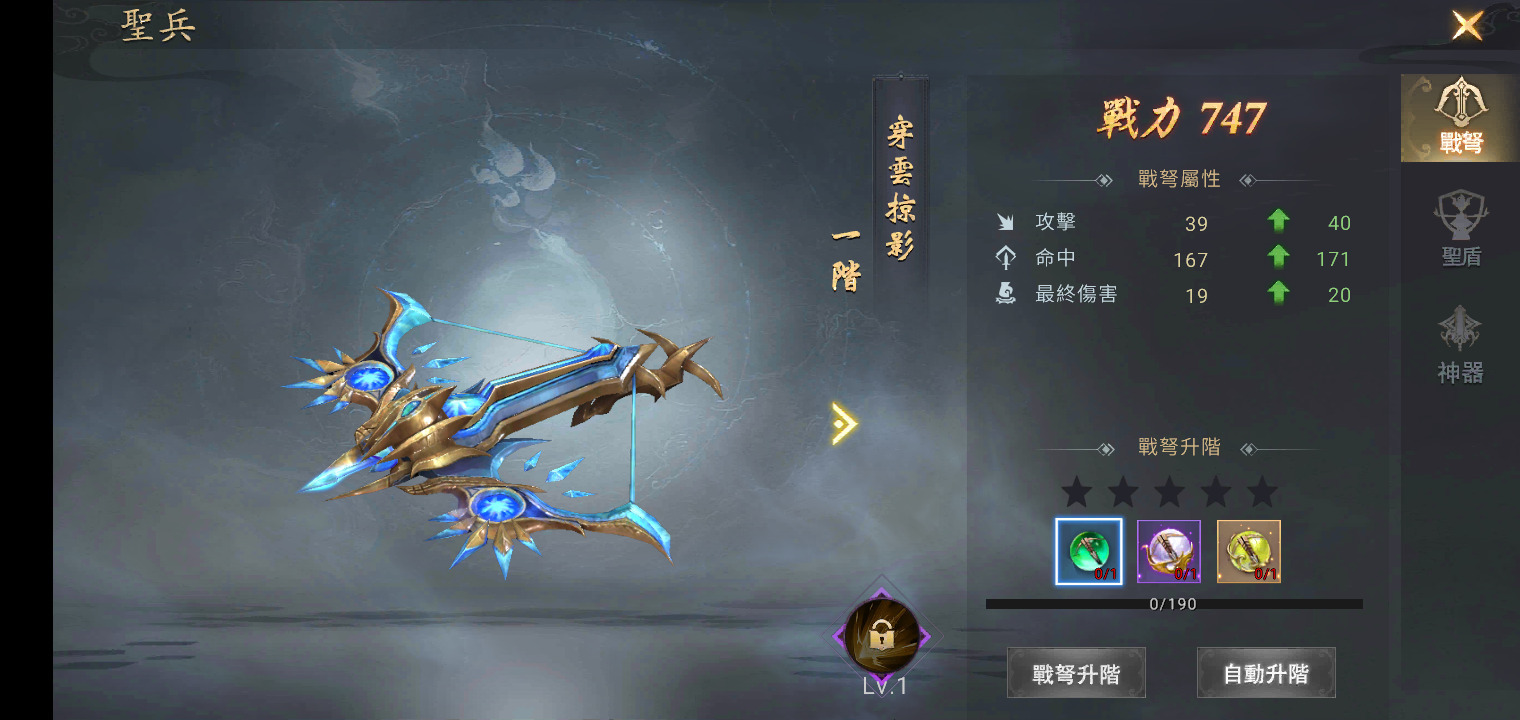
Task: Click the 0/190 upgrade progress bar
Action: [x=1175, y=603]
